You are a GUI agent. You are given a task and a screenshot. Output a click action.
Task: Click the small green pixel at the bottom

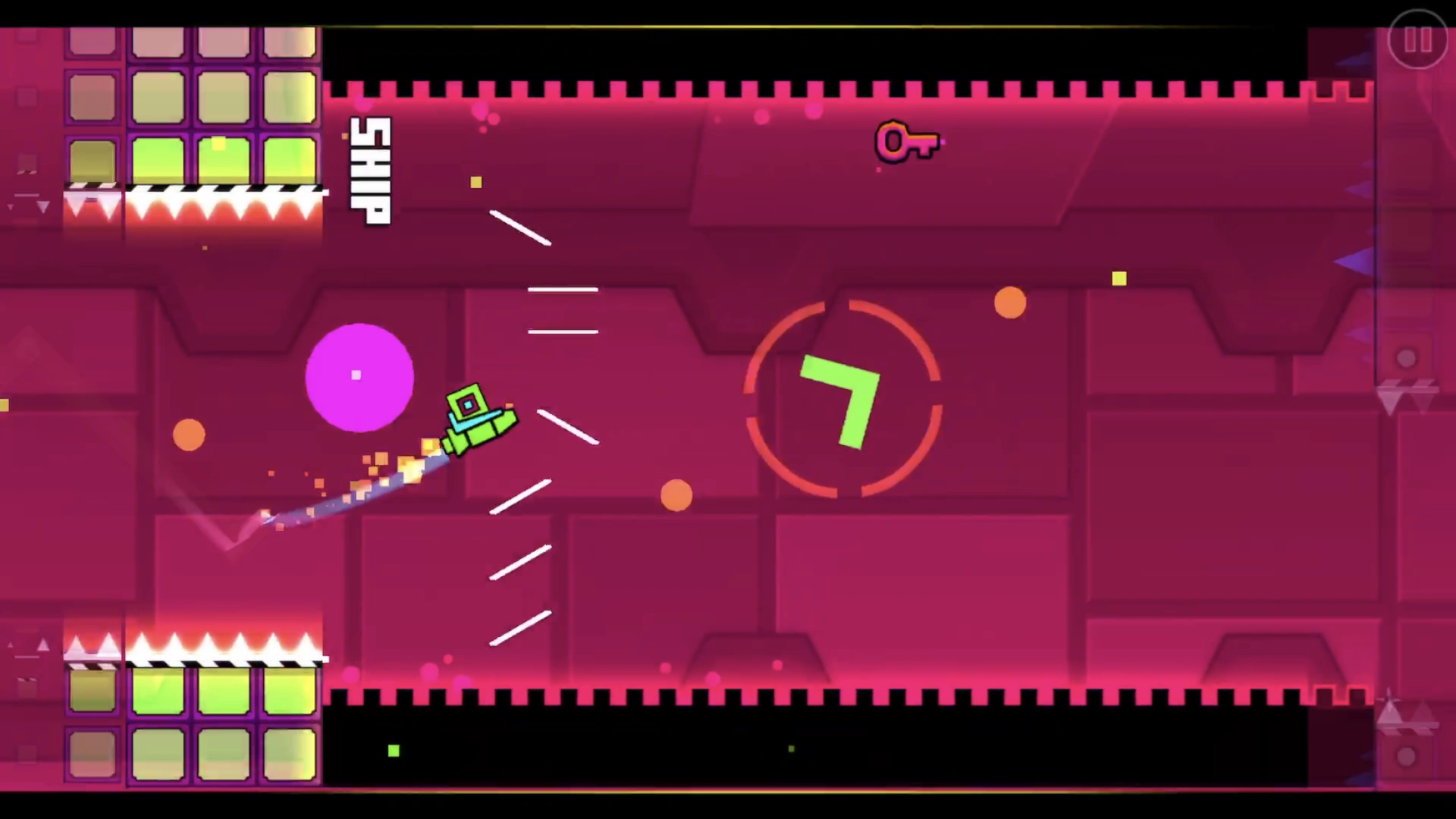pos(393,751)
